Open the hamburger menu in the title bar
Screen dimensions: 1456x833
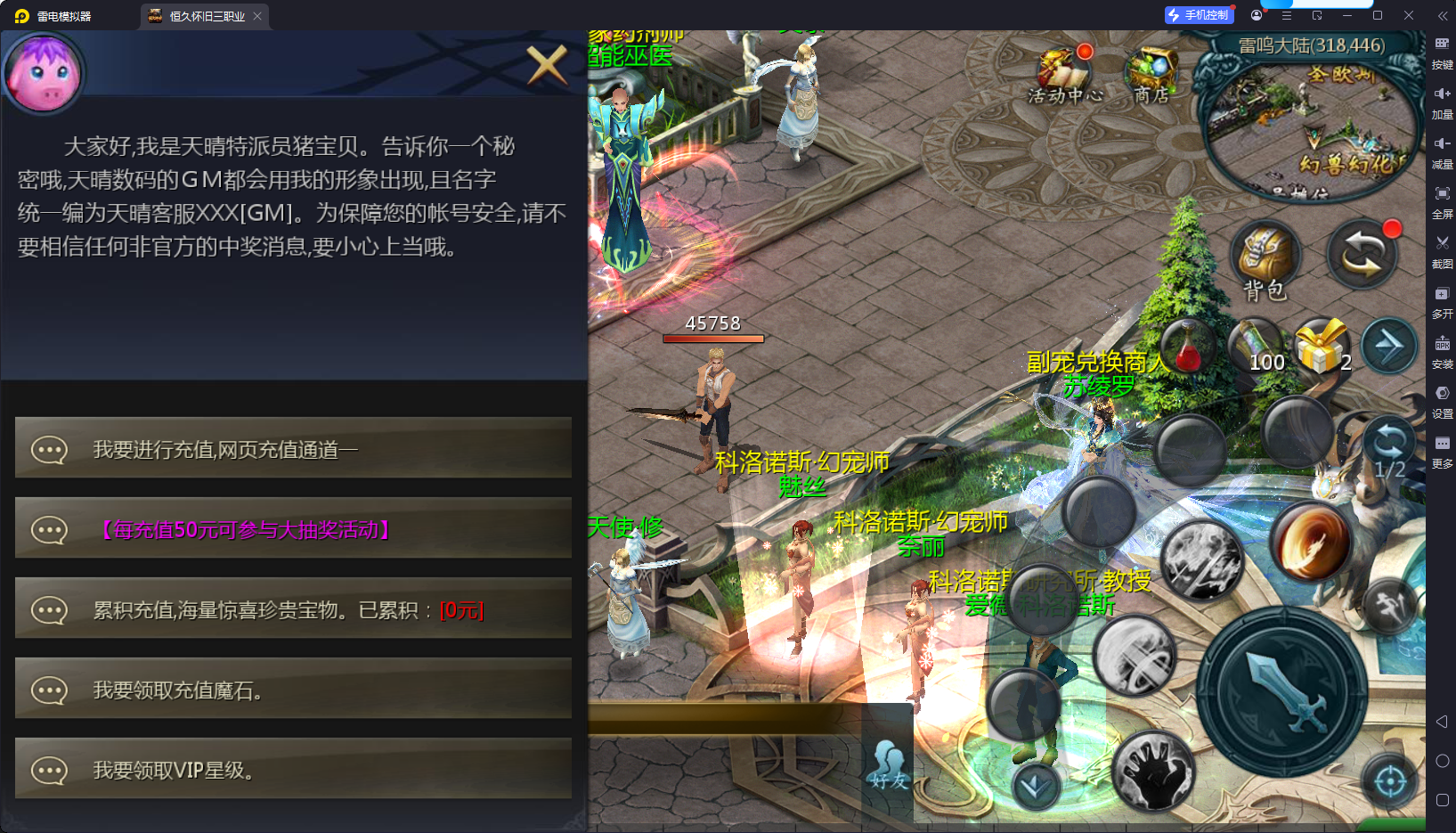pos(1285,14)
